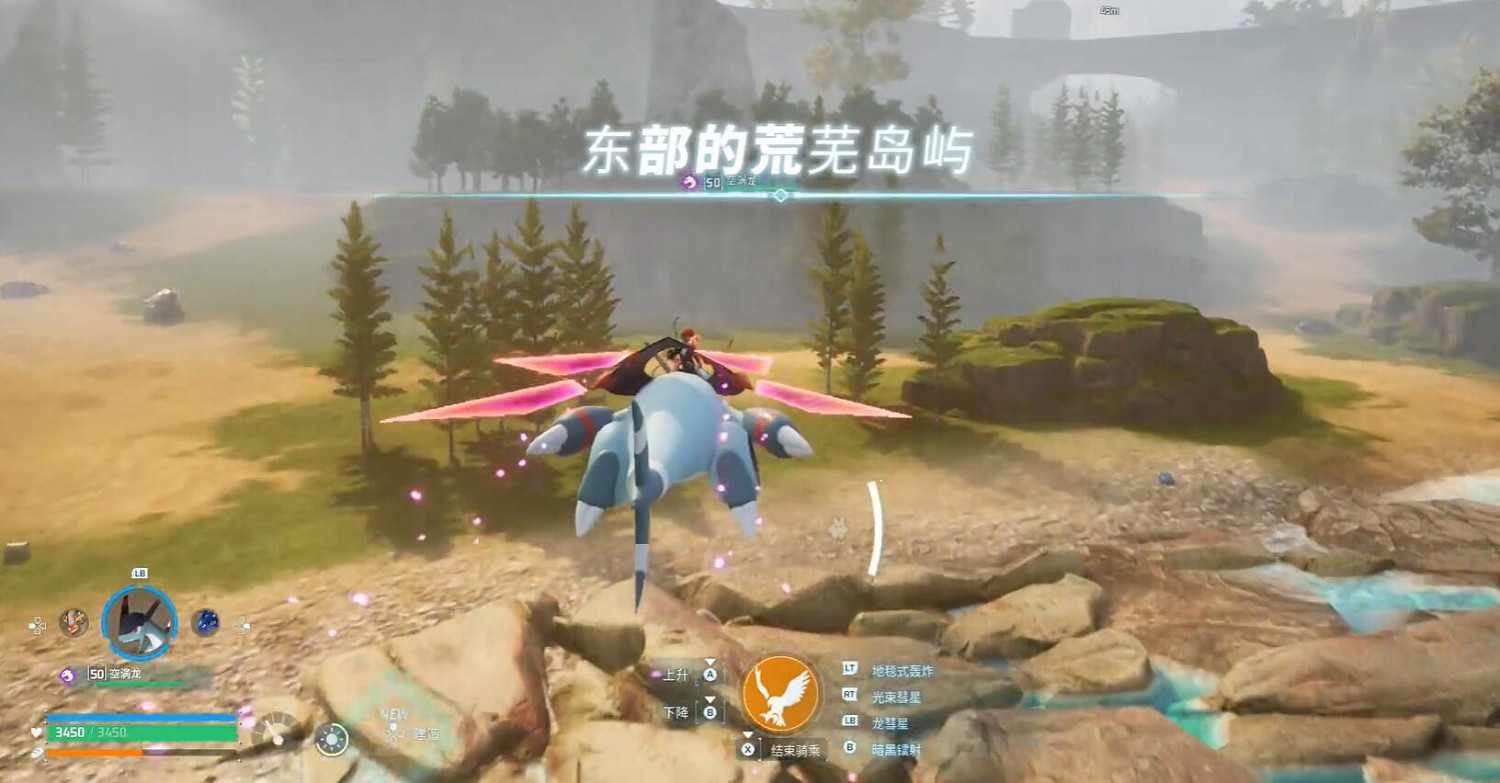Click the left d-pad switch icon
The width and height of the screenshot is (1500, 783).
(36, 623)
